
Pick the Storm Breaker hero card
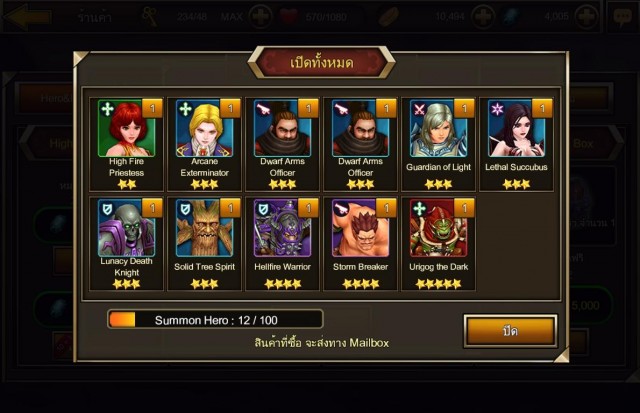360,229
